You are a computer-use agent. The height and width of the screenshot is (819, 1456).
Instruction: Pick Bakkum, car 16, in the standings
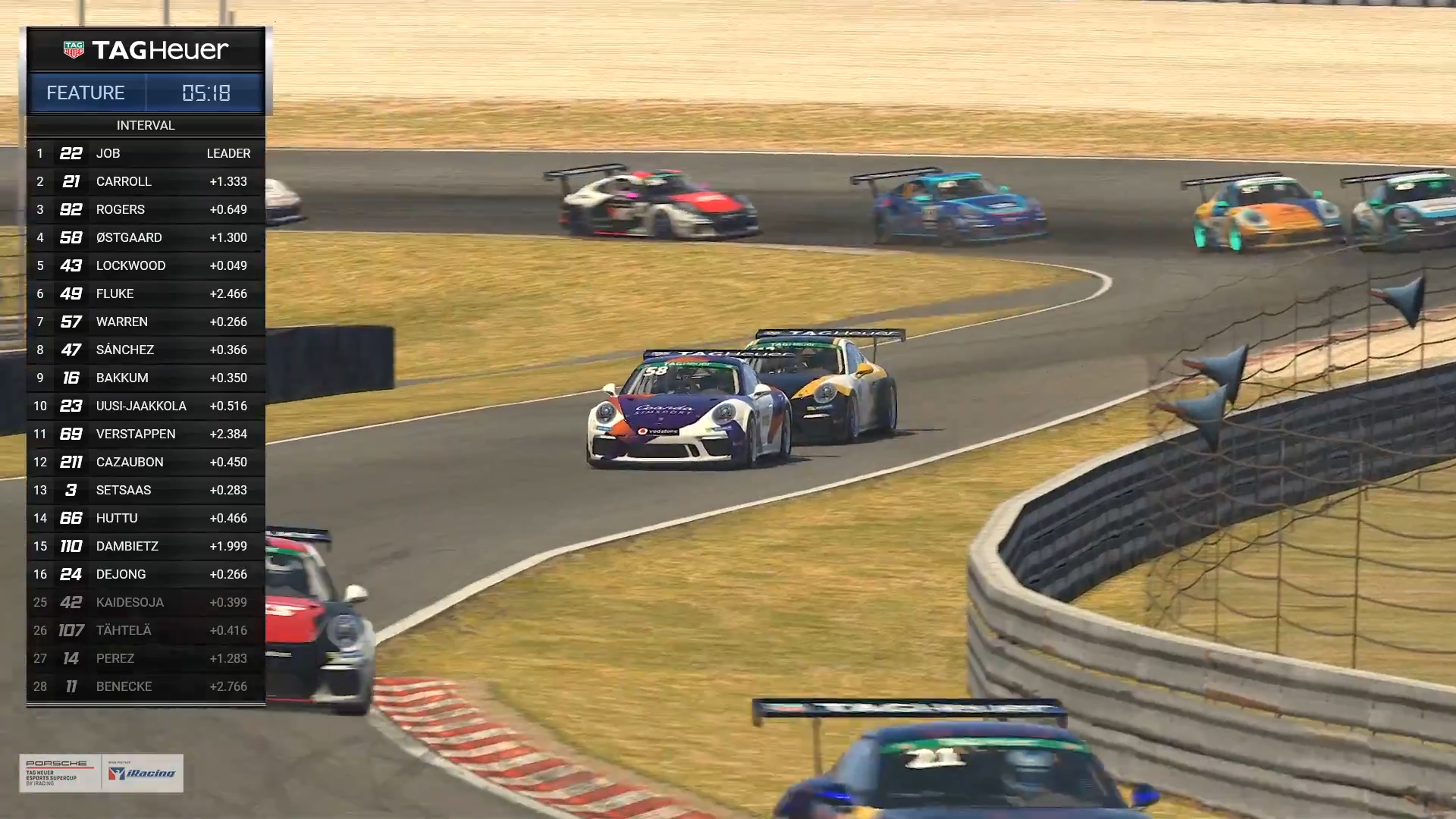click(x=146, y=378)
